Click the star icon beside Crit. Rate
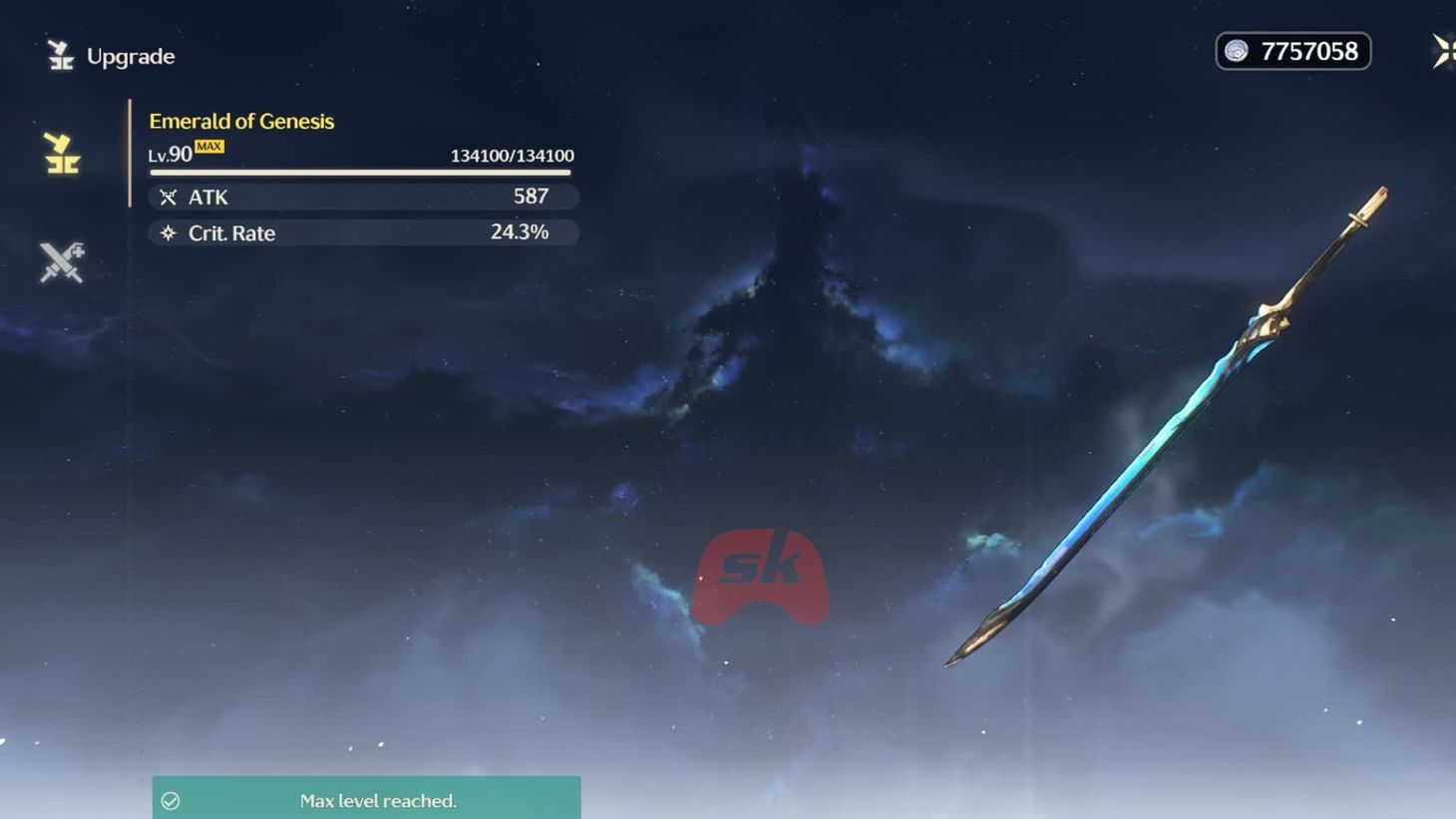This screenshot has height=819, width=1456. pos(167,232)
